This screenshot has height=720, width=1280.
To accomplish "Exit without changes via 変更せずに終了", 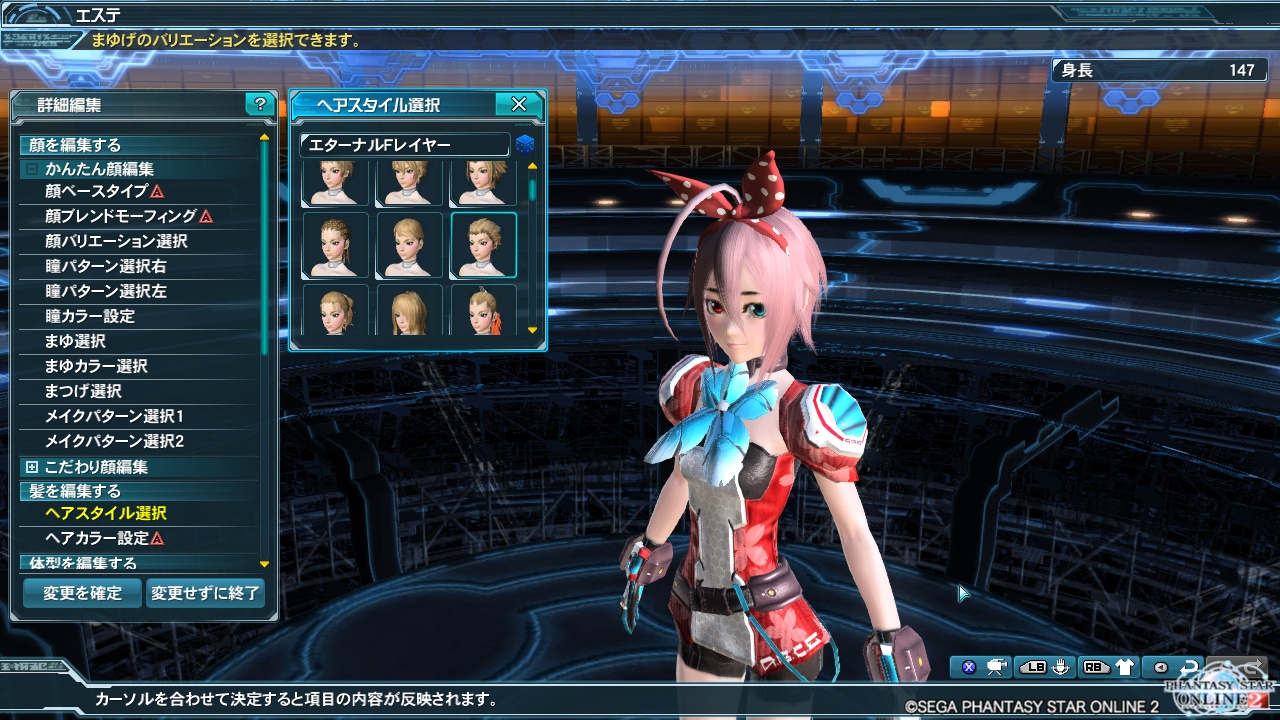I will click(206, 593).
